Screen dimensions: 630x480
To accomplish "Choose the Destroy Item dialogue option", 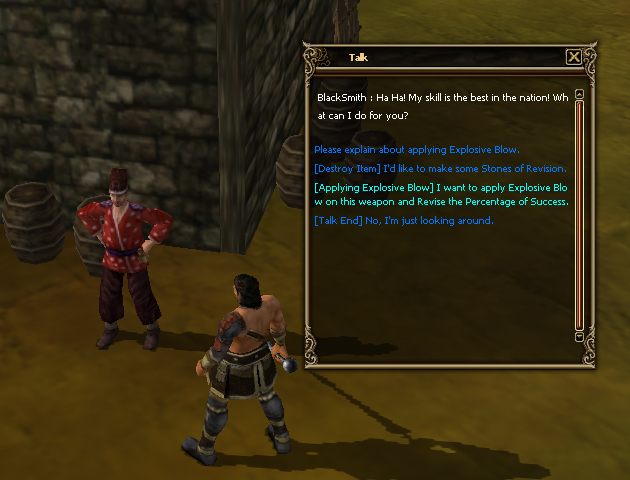I will [x=440, y=168].
